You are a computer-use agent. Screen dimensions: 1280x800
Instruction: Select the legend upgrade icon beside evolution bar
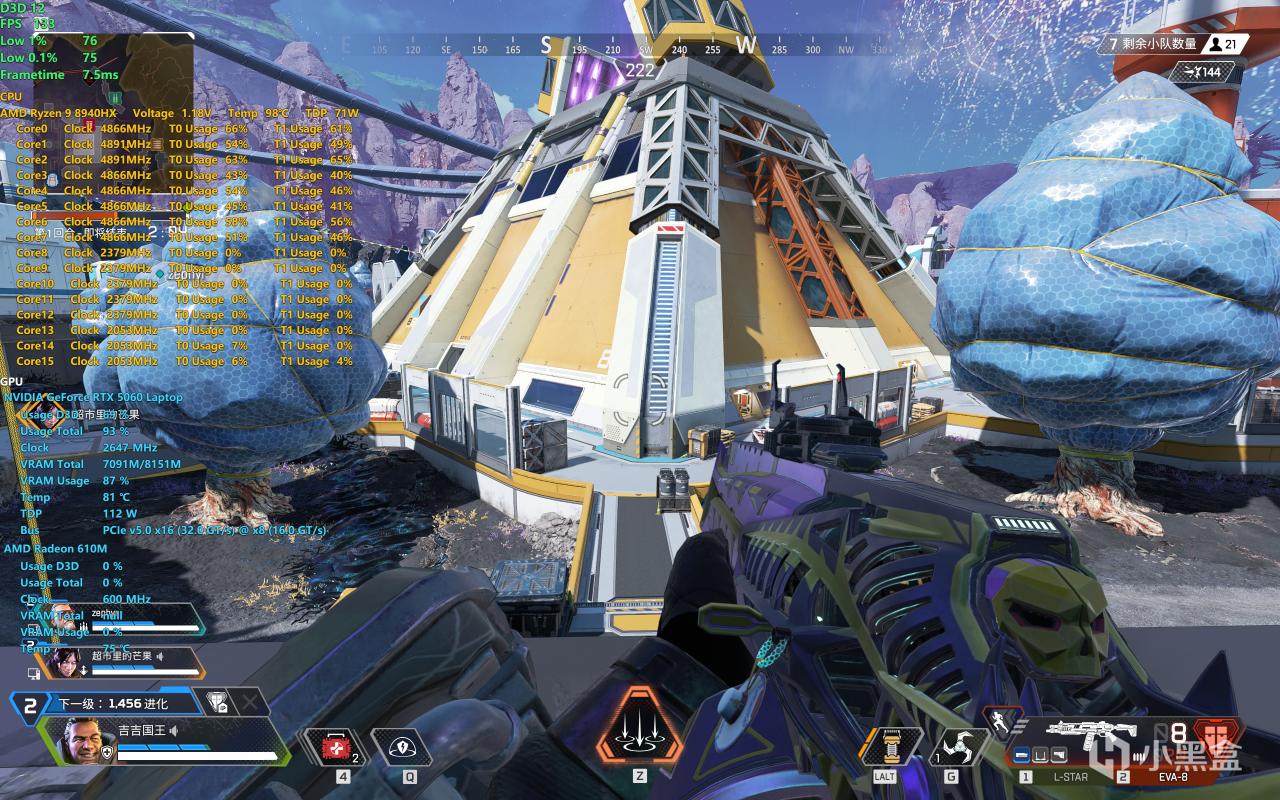tap(216, 703)
